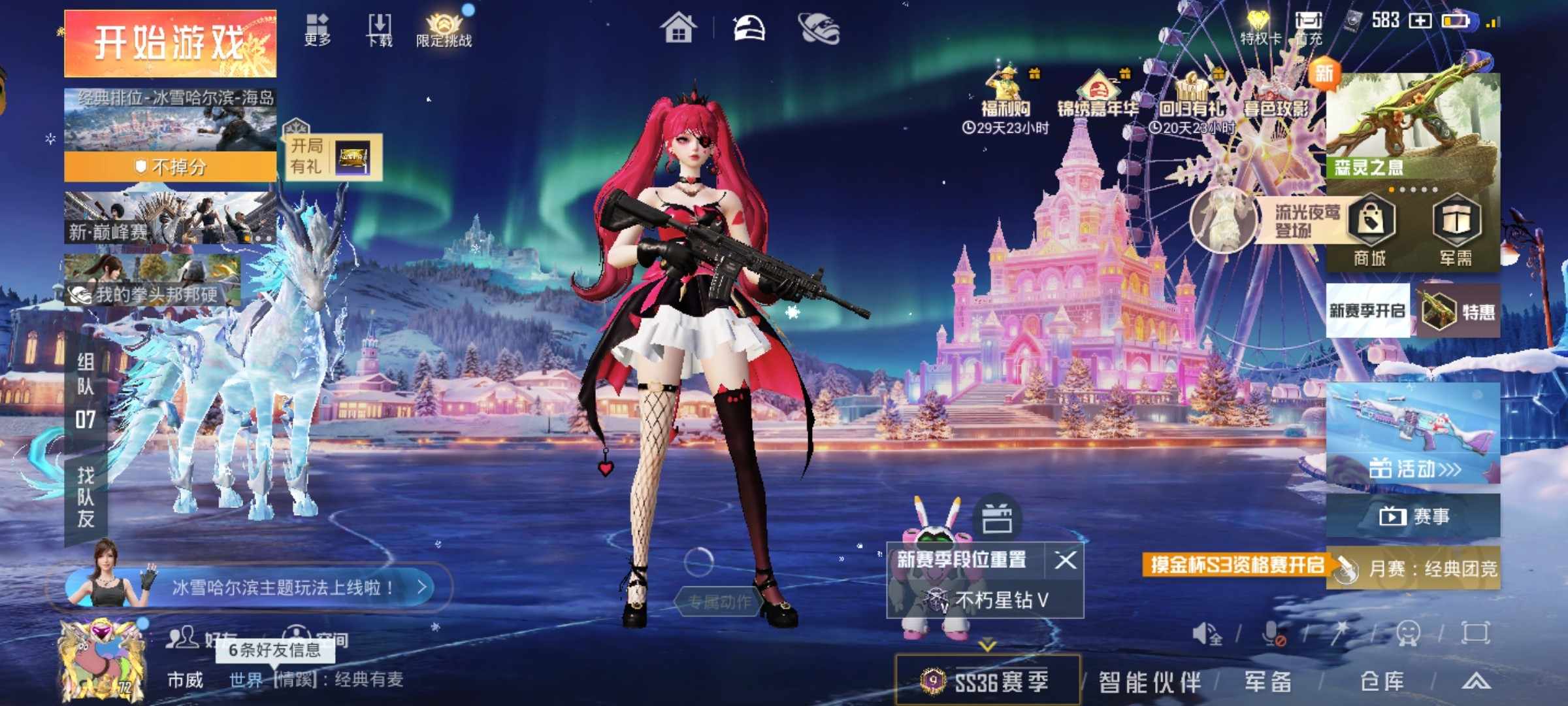Open the 商城 shop
Image resolution: width=1568 pixels, height=706 pixels.
[x=1370, y=230]
